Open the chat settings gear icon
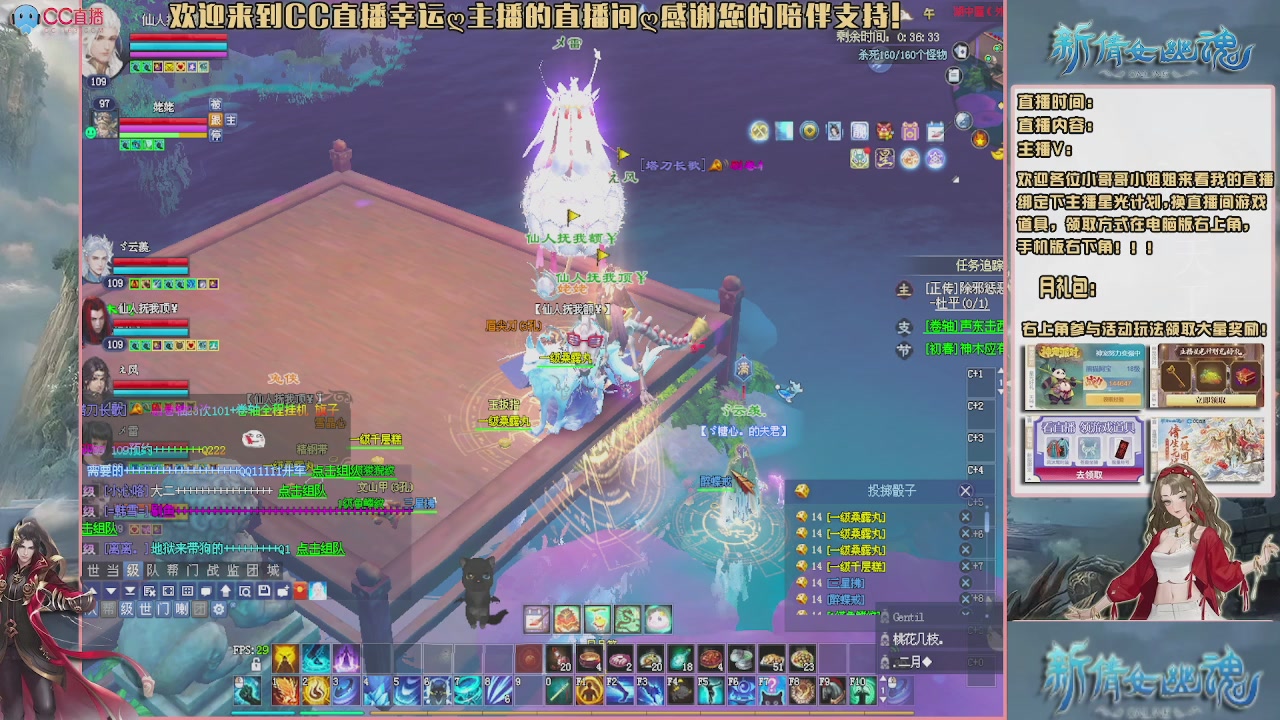Screen dimensions: 1280x720 [218, 610]
